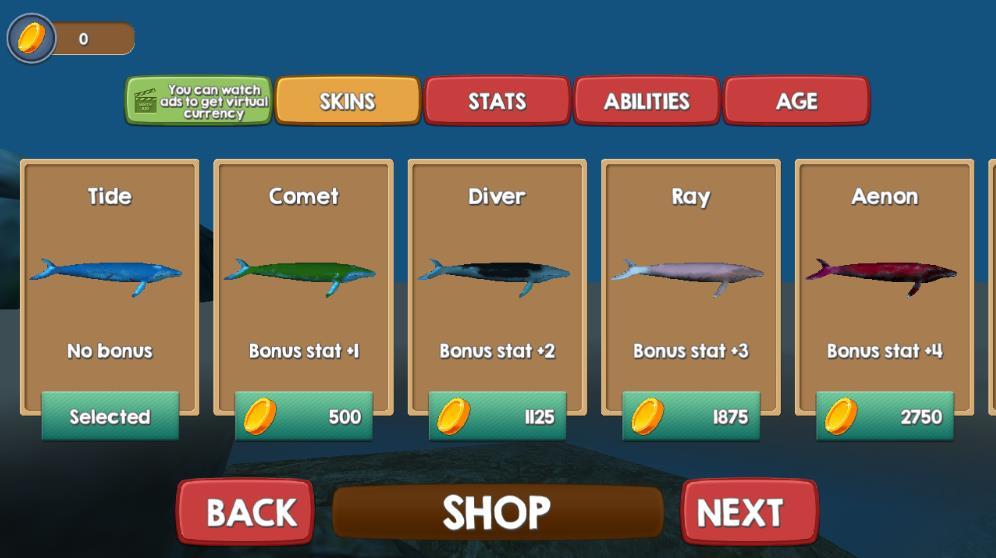
Task: Choose the green Comet skin card
Action: [x=303, y=272]
